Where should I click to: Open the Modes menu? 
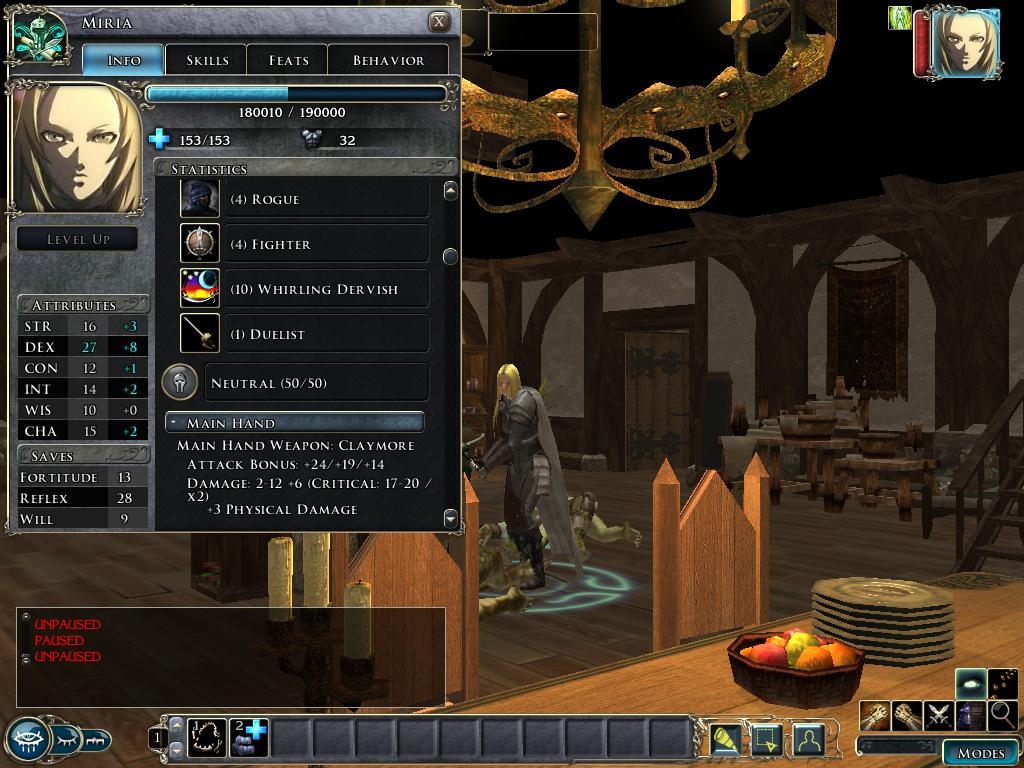980,753
